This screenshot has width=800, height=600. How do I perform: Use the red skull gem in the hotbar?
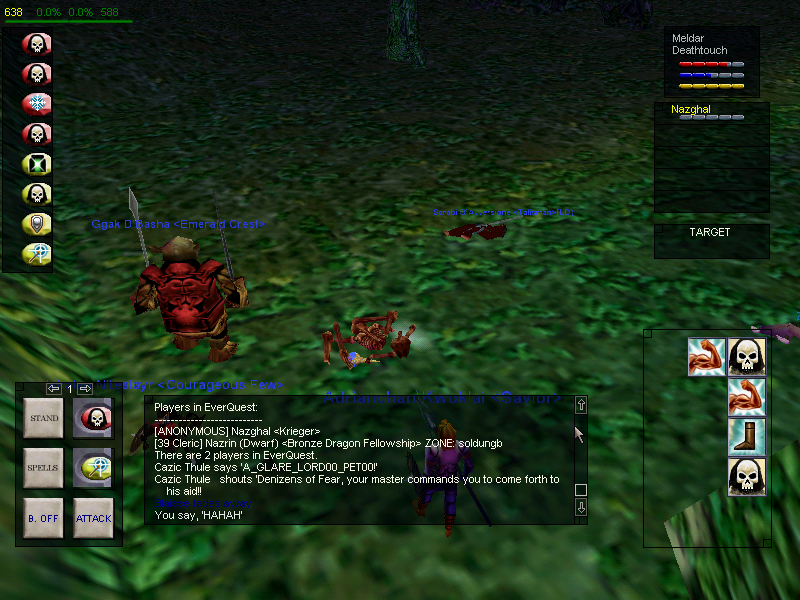pyautogui.click(x=93, y=418)
